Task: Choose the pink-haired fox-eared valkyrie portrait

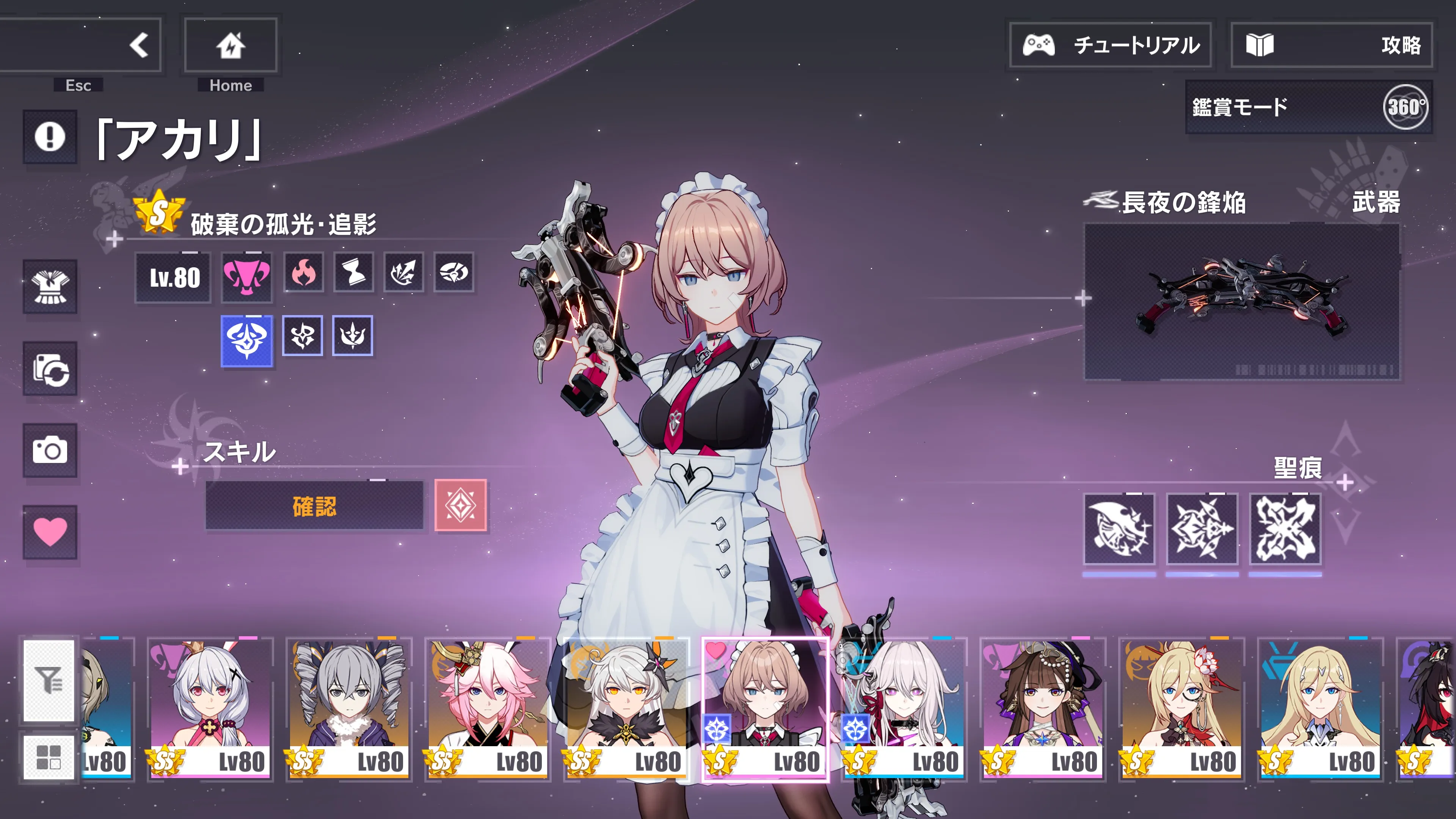Action: click(487, 709)
